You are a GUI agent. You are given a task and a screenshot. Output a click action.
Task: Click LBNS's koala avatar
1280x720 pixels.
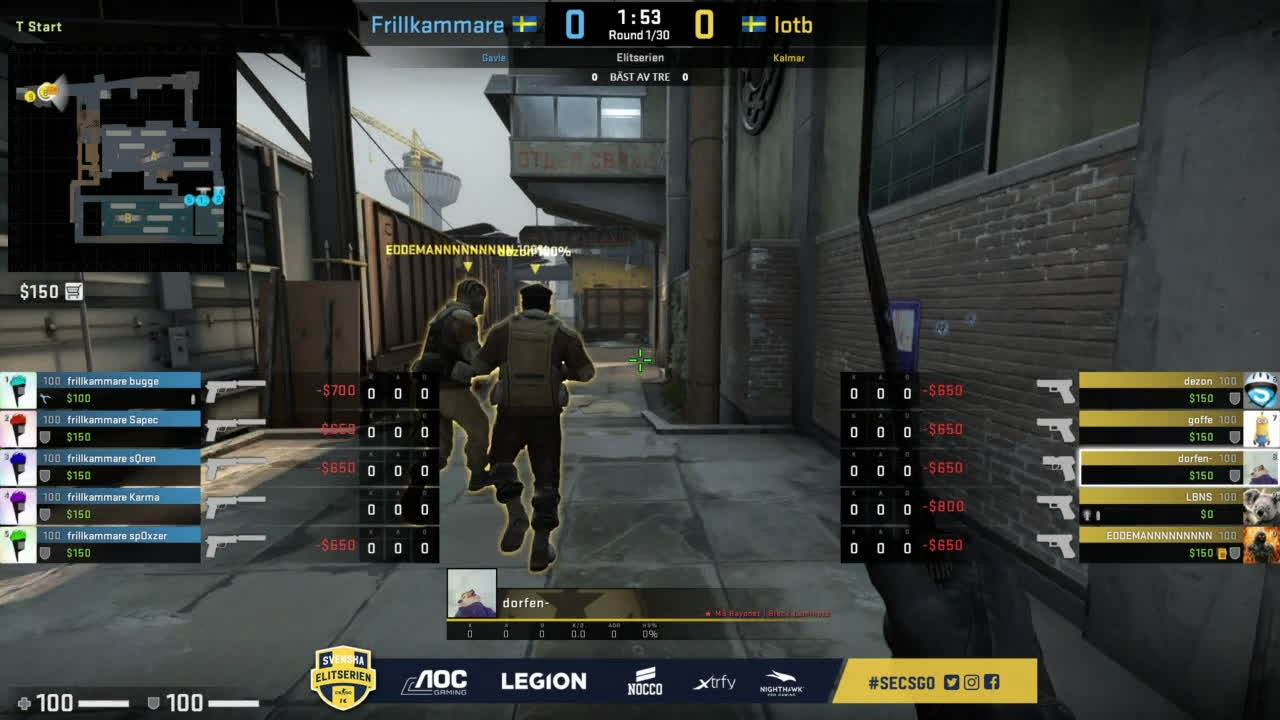click(x=1258, y=506)
